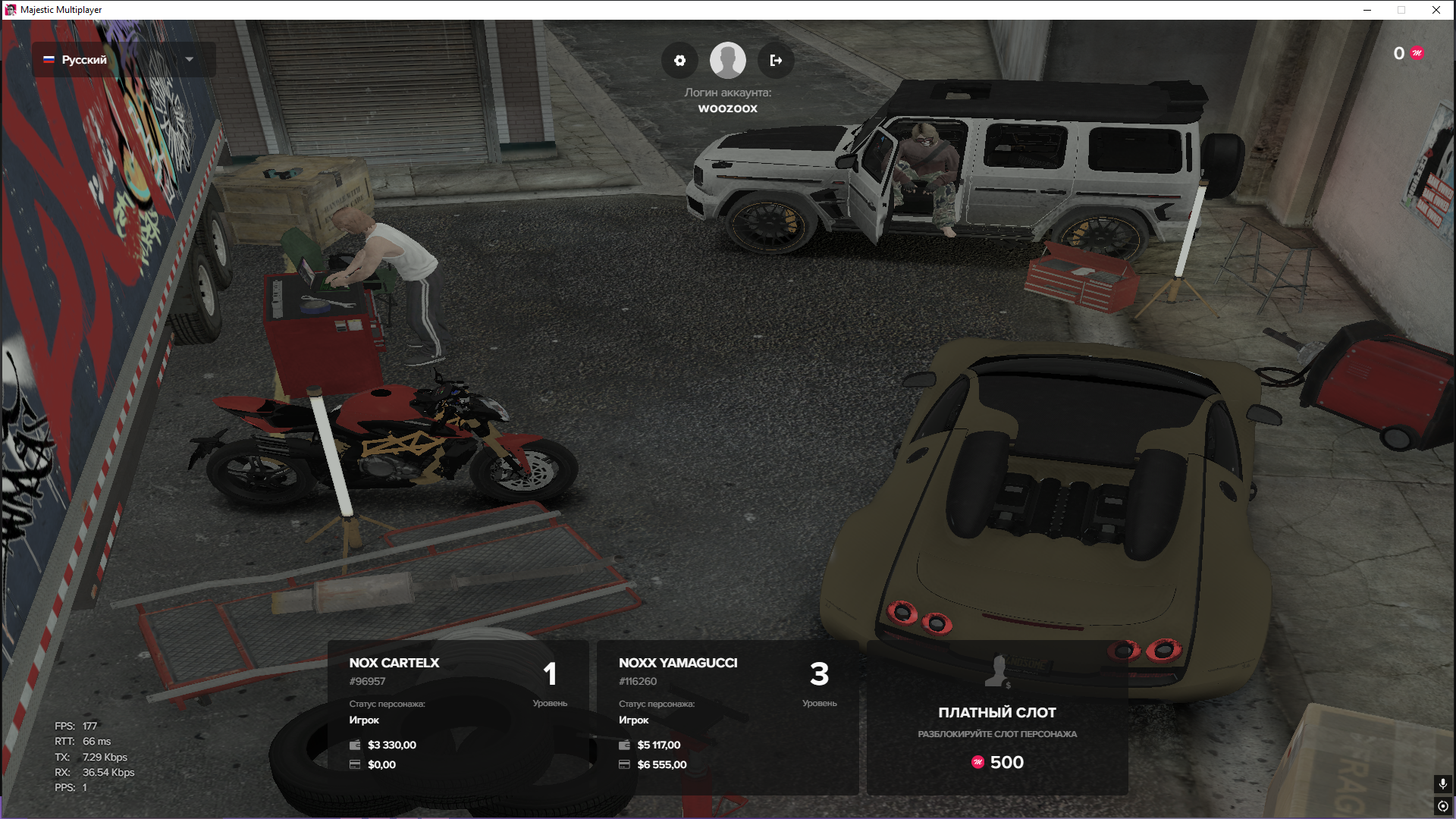Unlock the paid character slot for 500

[x=997, y=717]
